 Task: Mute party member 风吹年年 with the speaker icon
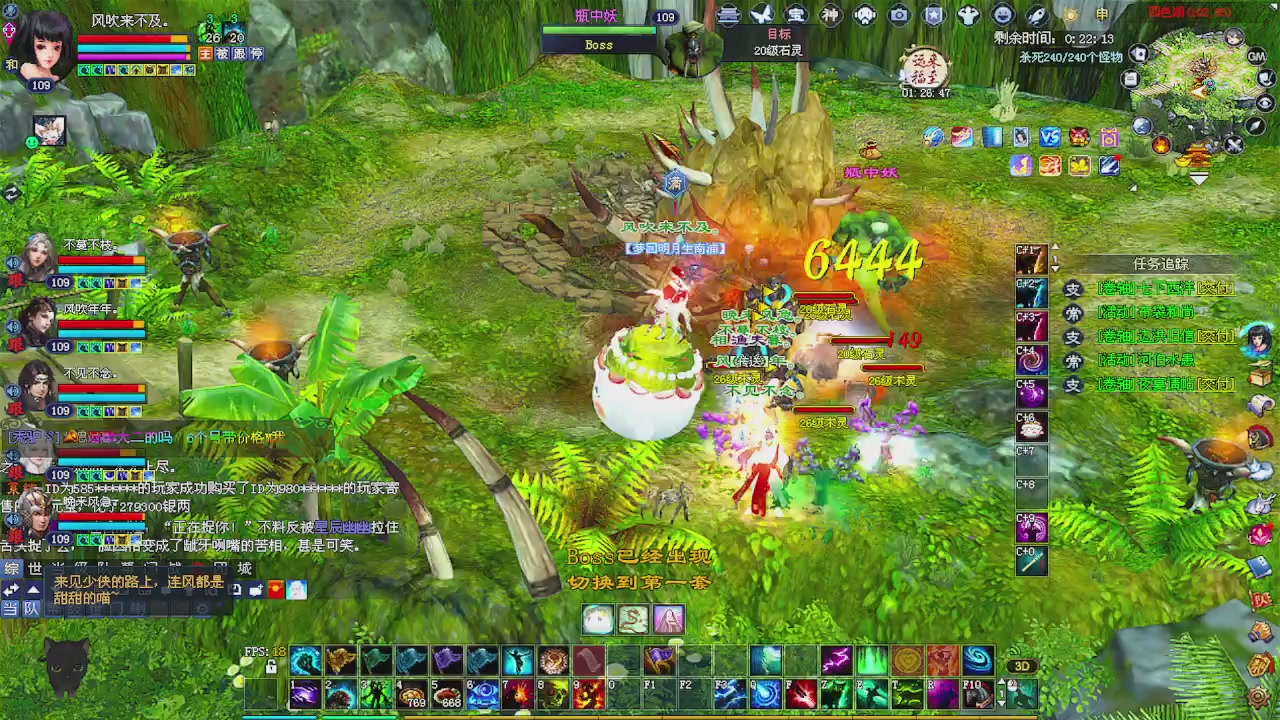(x=12, y=326)
